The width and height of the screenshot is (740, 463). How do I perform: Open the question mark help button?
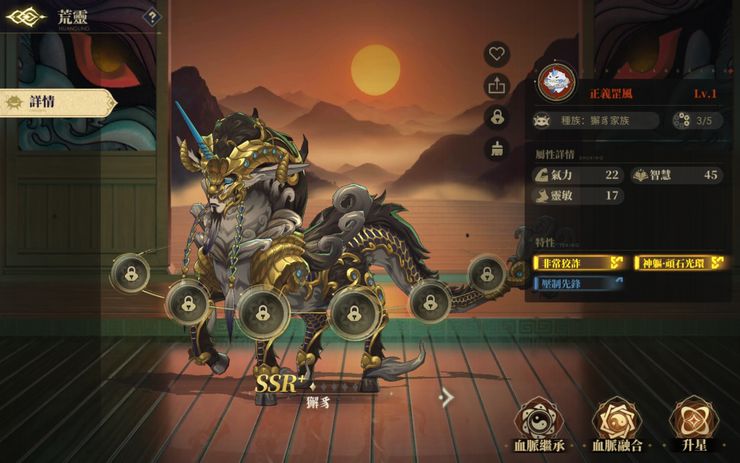coord(151,16)
